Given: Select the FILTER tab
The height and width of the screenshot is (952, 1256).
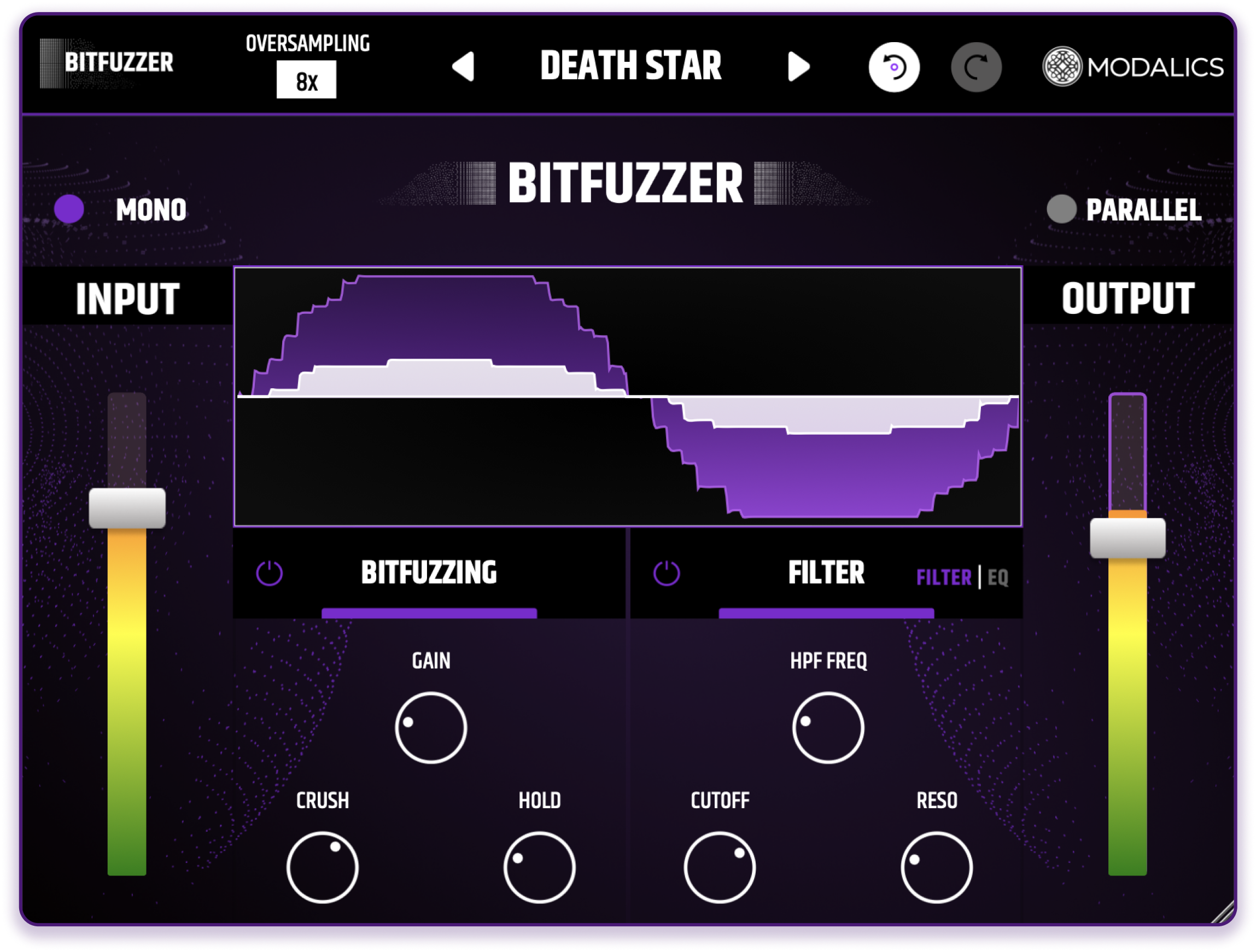Looking at the screenshot, I should (944, 577).
